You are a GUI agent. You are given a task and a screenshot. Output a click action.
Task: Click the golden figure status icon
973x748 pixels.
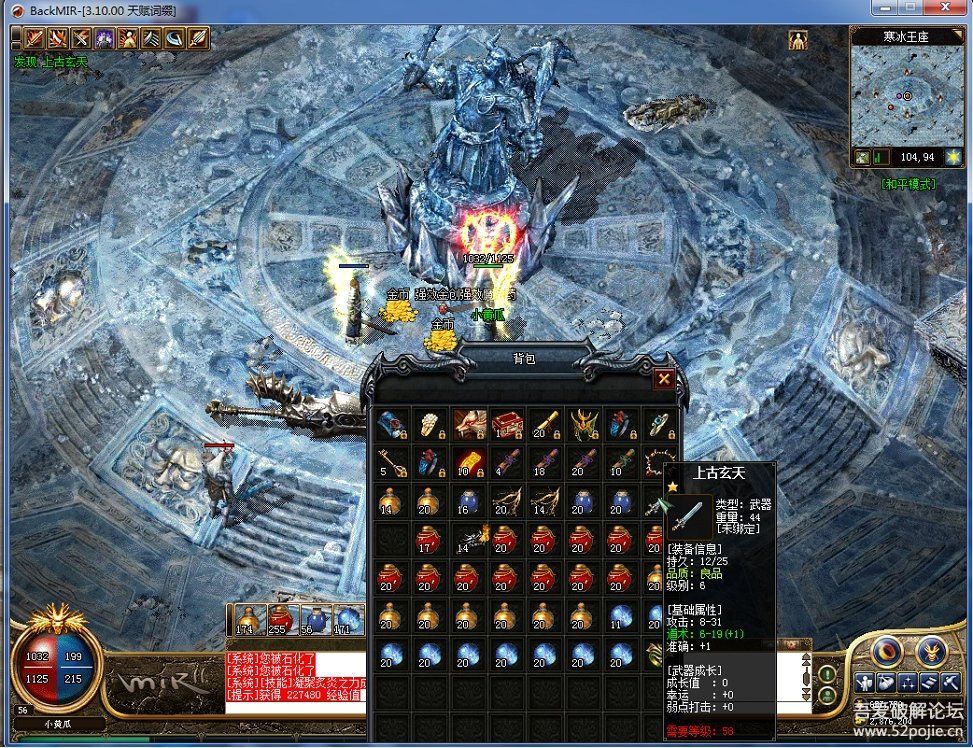(x=798, y=40)
